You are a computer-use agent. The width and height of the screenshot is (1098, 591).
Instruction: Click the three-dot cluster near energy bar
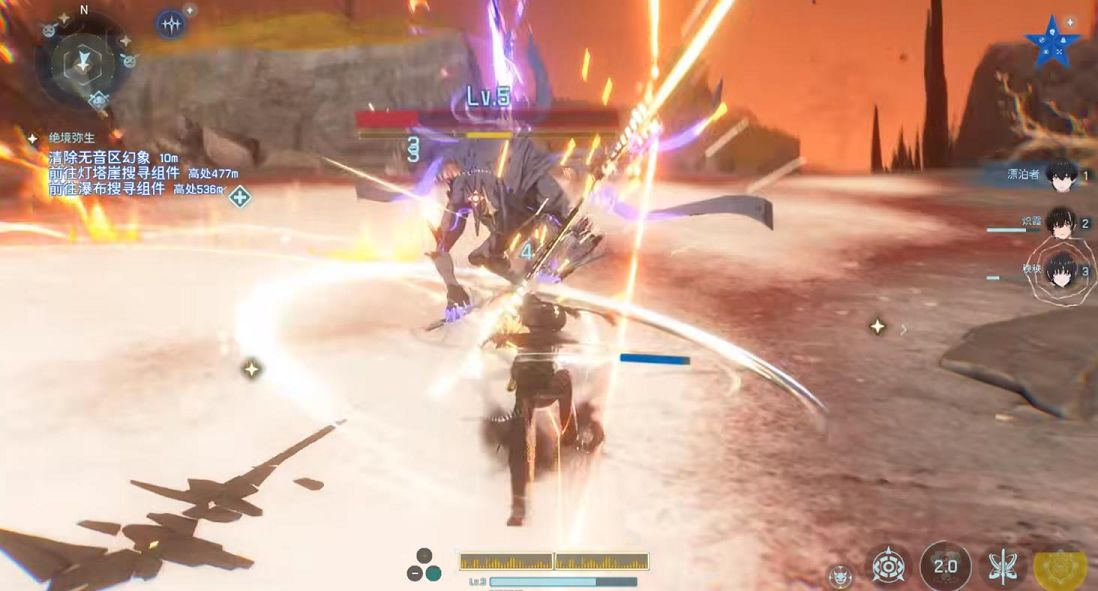tap(424, 566)
